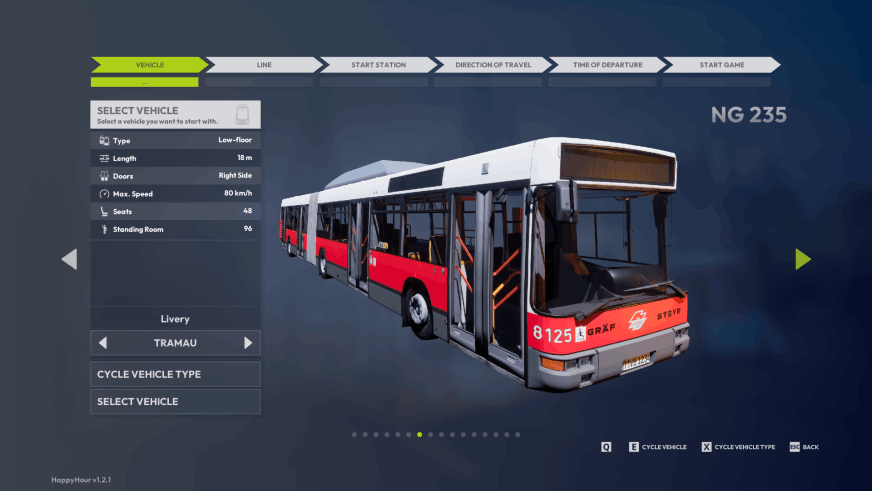Viewport: 872px width, 491px height.
Task: Open the Start Station step
Action: point(378,65)
